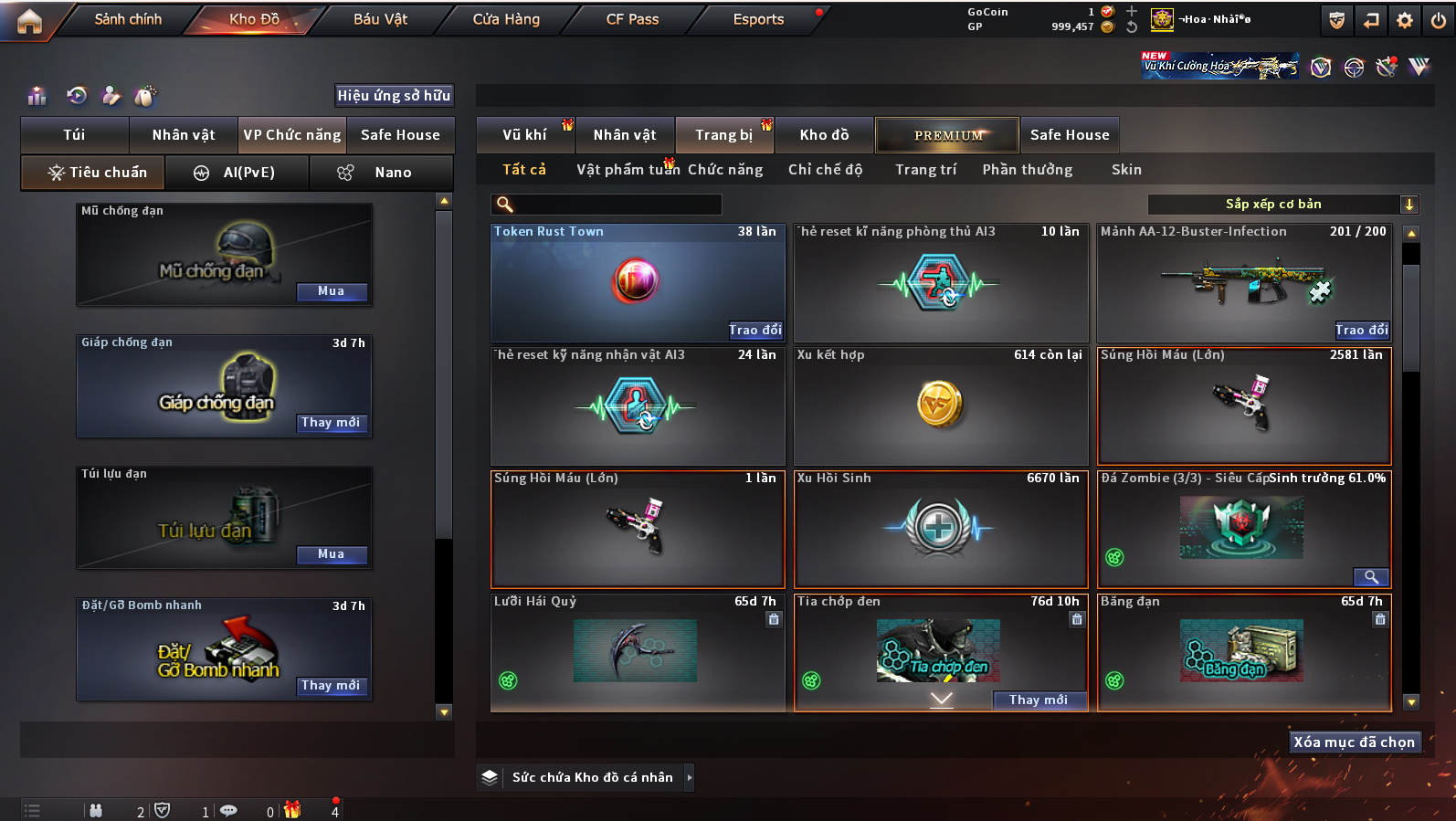Go to Sảnh chính lobby
Viewport: 1456px width, 821px height.
(128, 19)
